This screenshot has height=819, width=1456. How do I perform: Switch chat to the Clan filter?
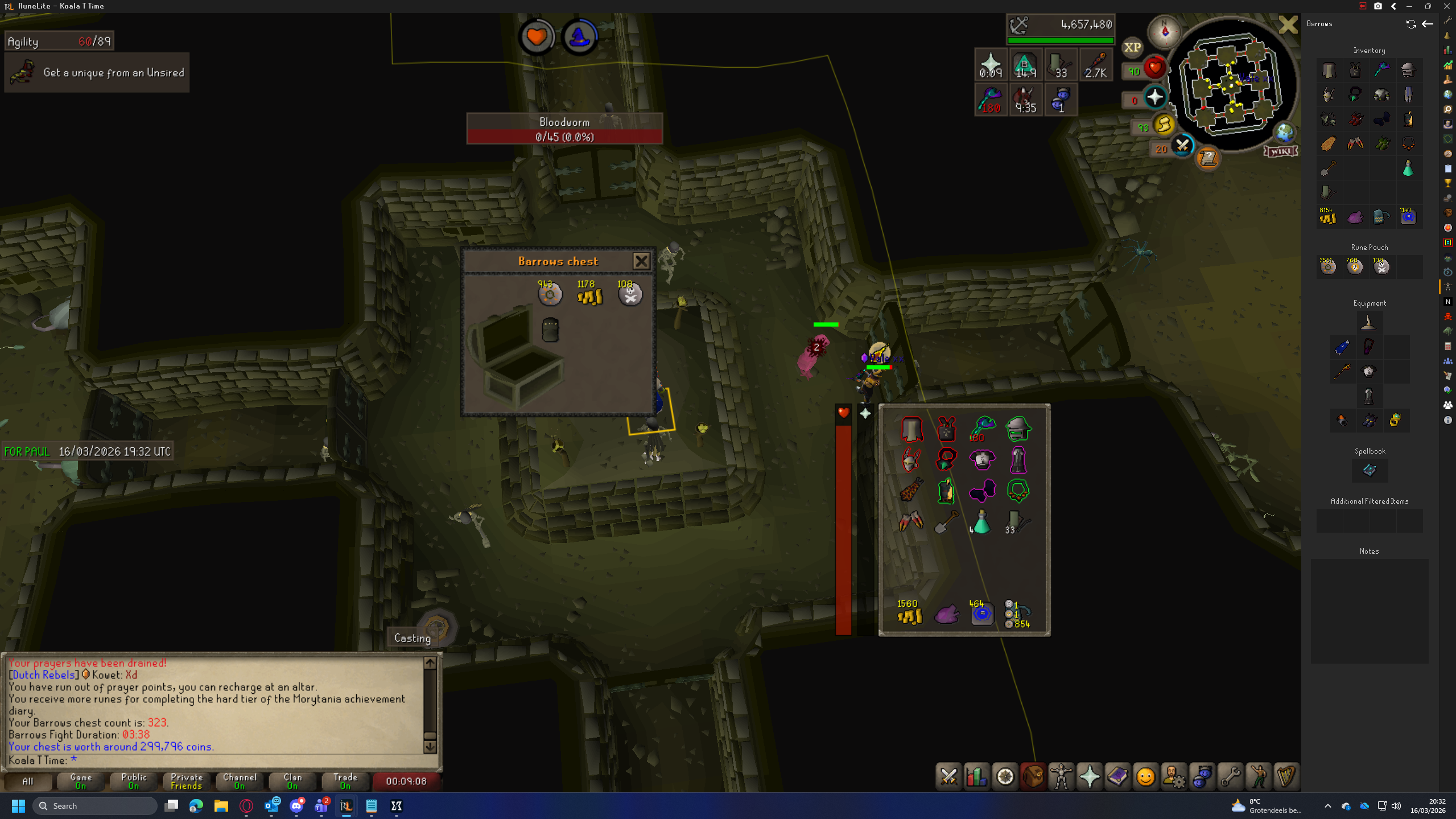point(292,781)
